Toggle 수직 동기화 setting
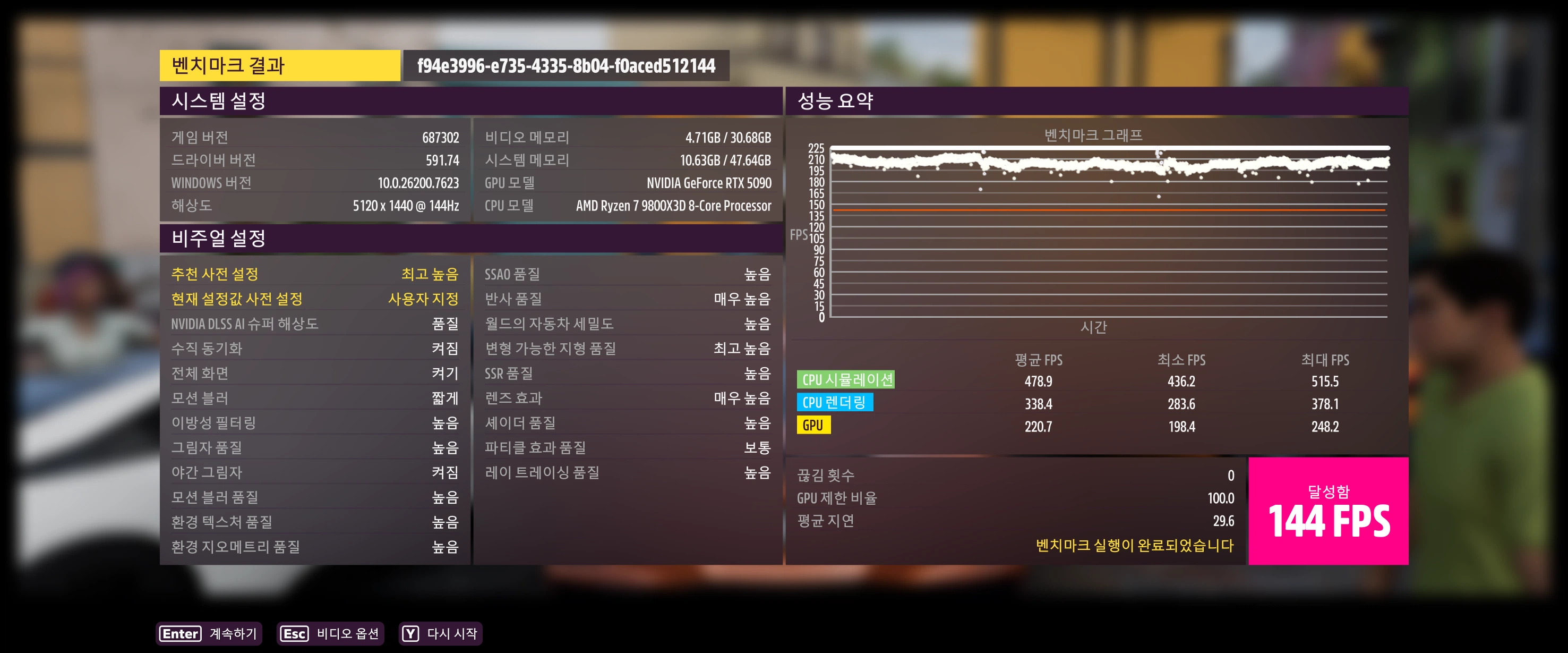Viewport: 1568px width, 653px height. pyautogui.click(x=314, y=349)
